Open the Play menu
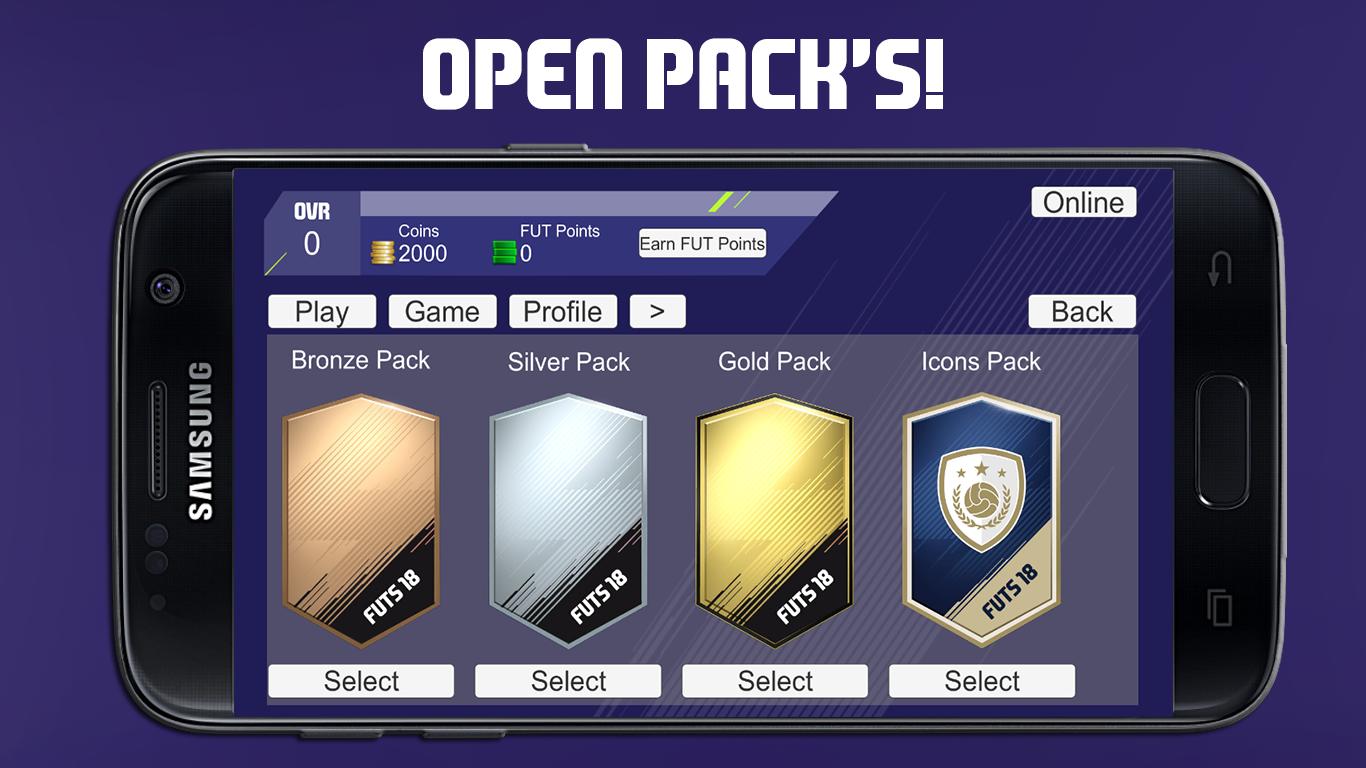The height and width of the screenshot is (768, 1366). 321,311
